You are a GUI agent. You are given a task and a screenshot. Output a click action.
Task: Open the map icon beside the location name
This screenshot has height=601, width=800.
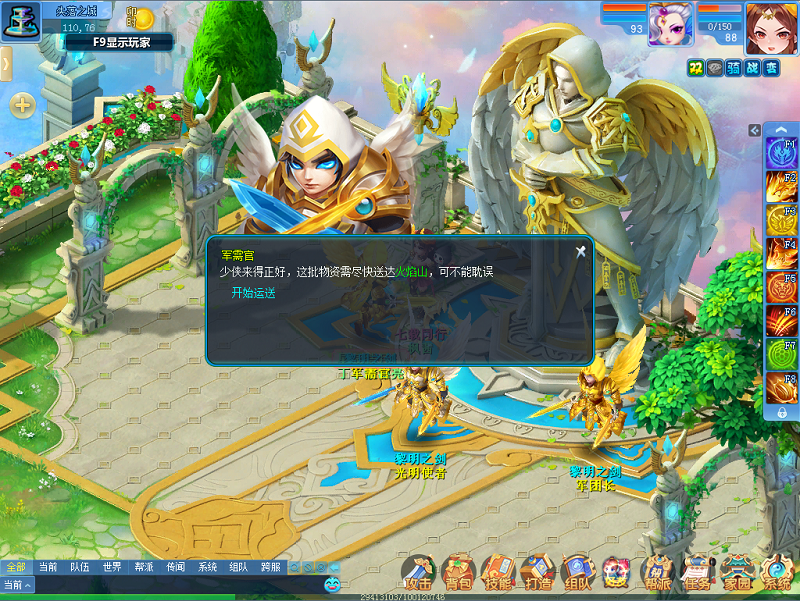coord(18,22)
